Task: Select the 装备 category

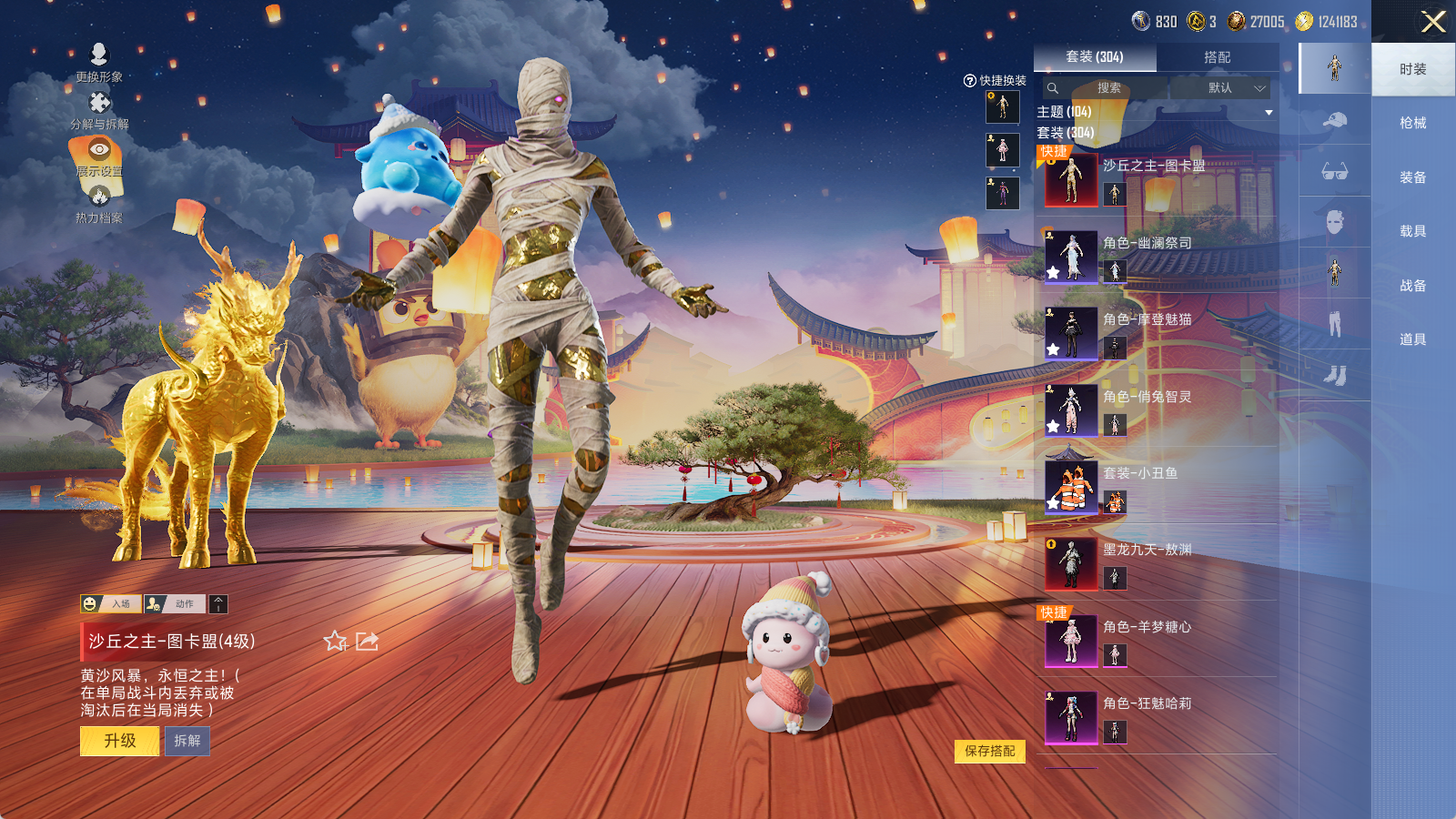Action: pos(1412,177)
